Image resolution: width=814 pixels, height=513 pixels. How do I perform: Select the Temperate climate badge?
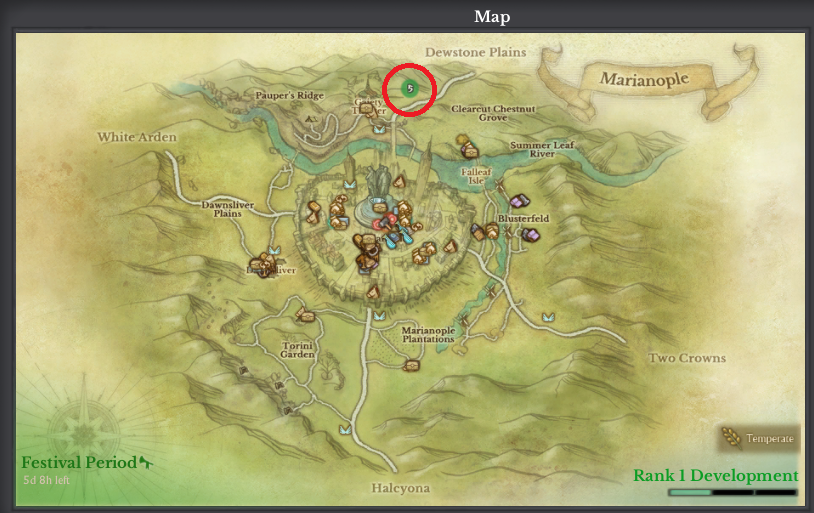pos(759,438)
